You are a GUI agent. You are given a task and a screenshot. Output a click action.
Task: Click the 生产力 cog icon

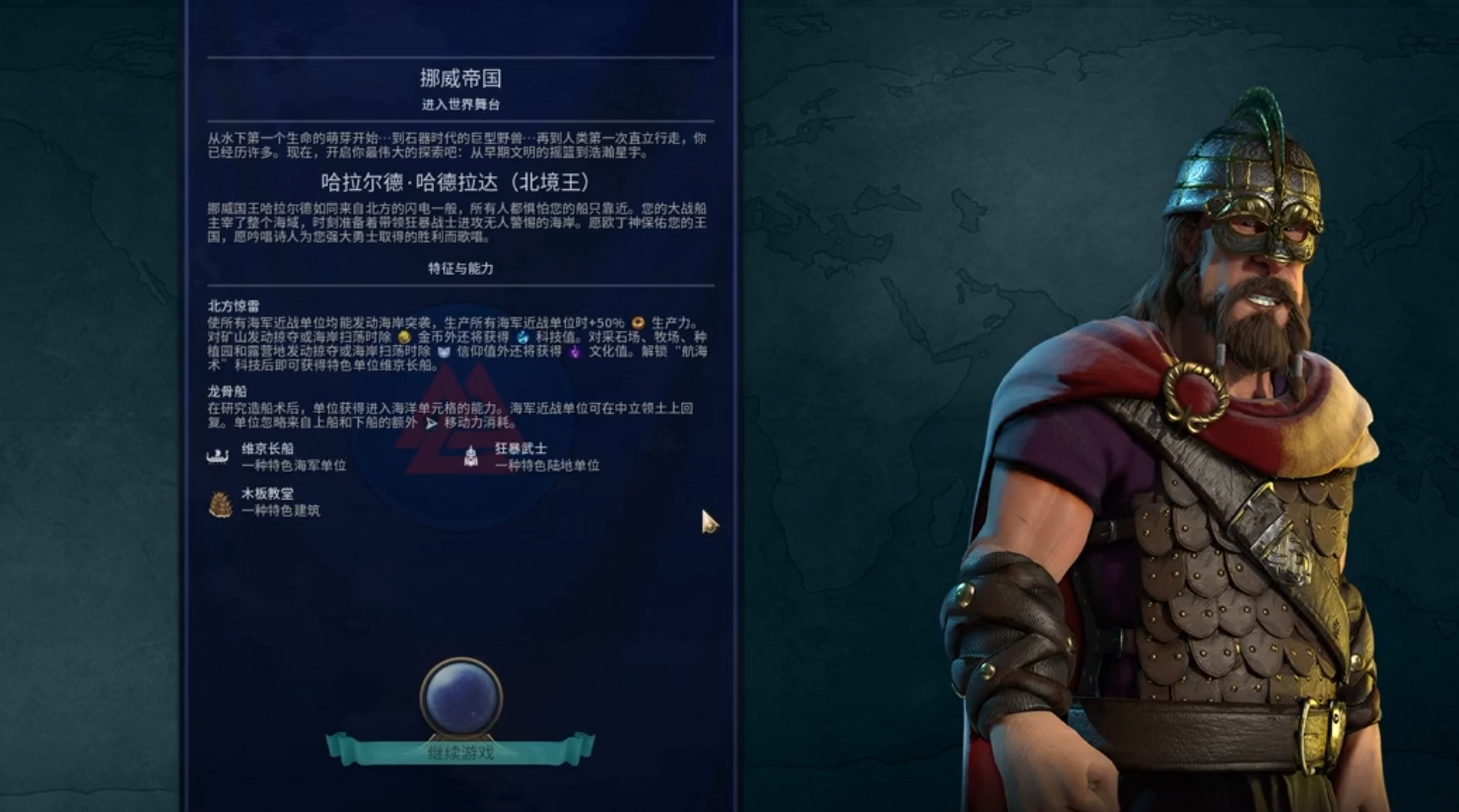pos(638,322)
